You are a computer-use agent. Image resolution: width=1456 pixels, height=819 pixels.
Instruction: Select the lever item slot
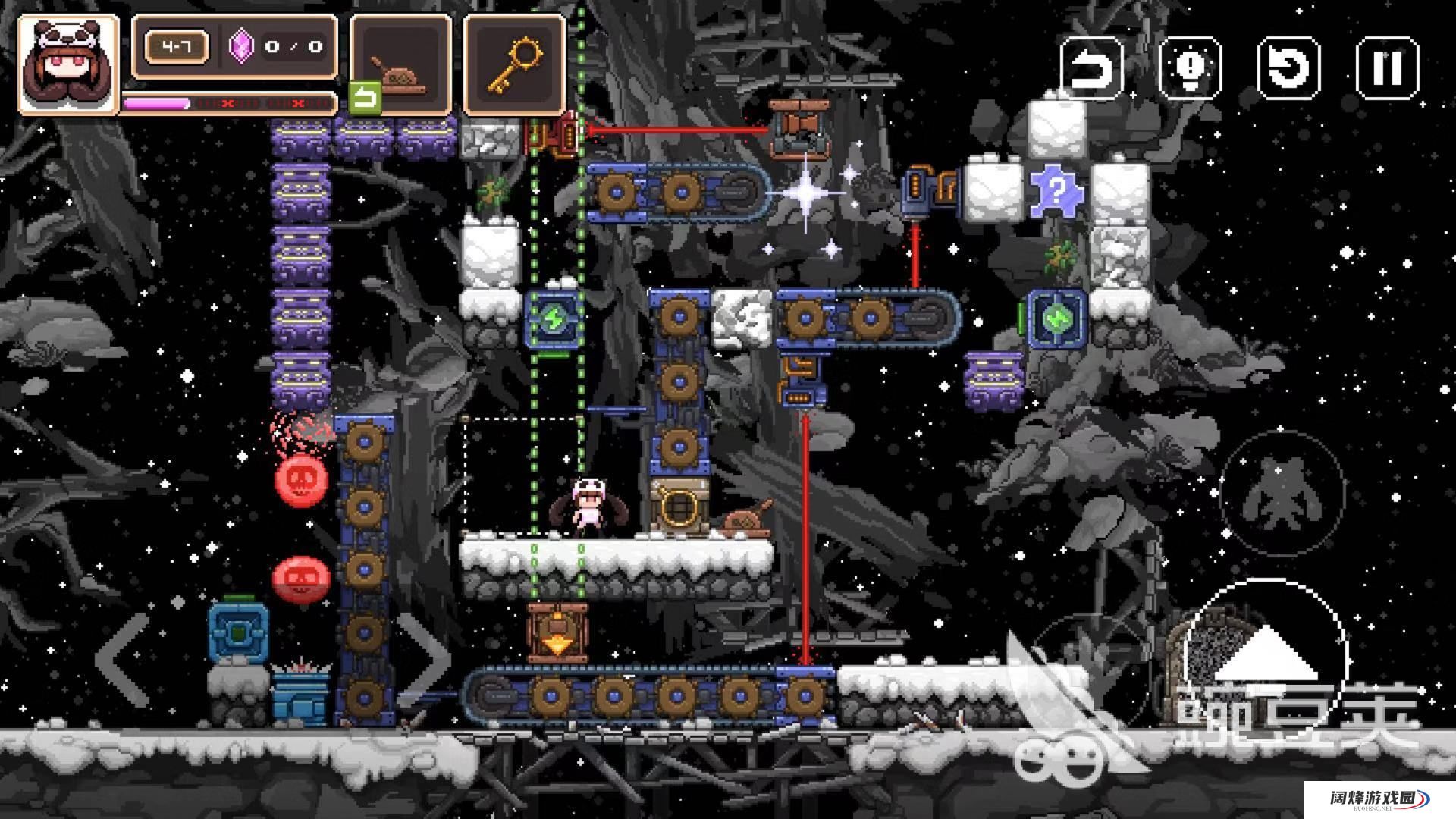tap(401, 64)
